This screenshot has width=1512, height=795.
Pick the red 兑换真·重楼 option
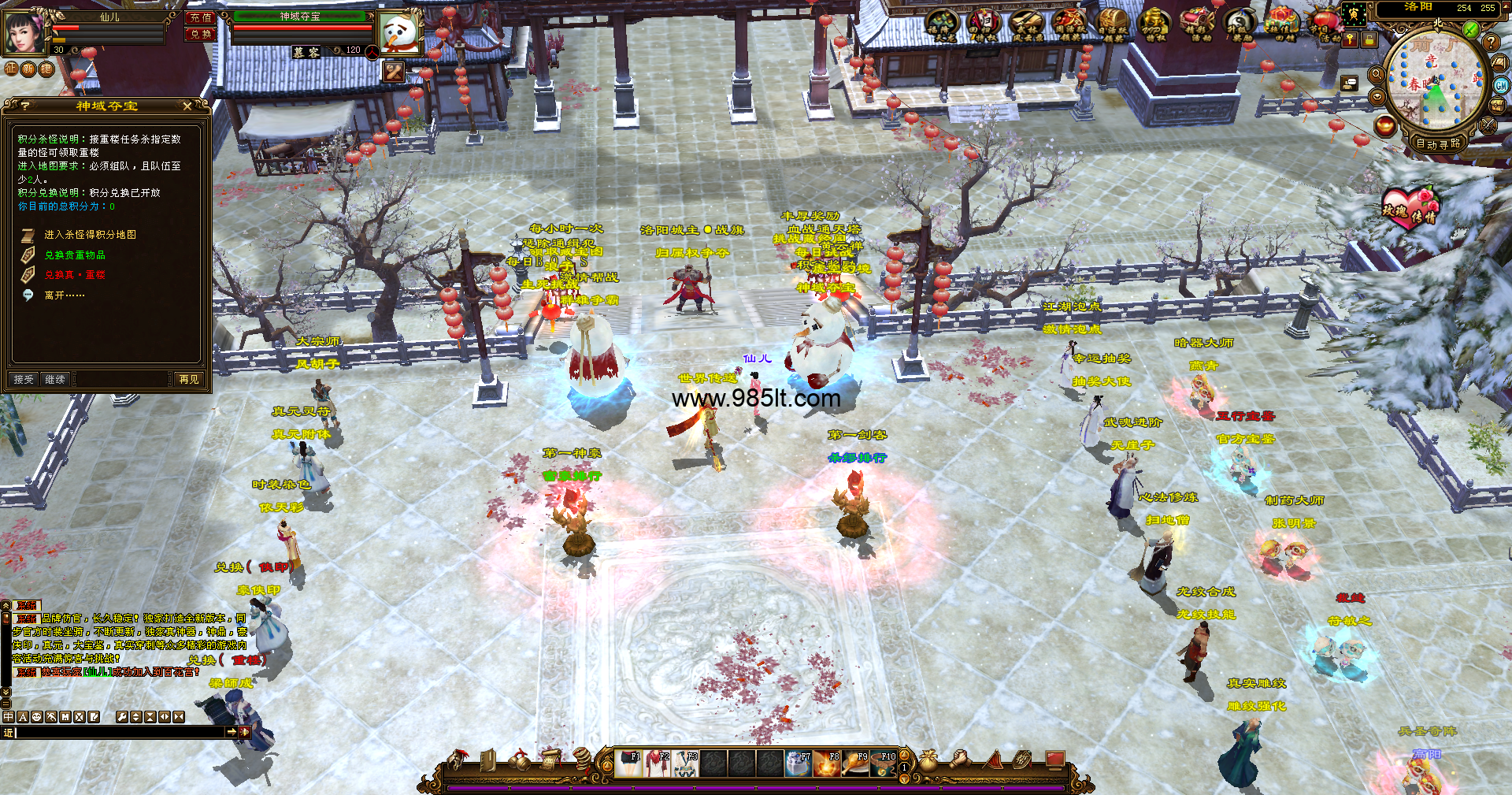point(75,275)
